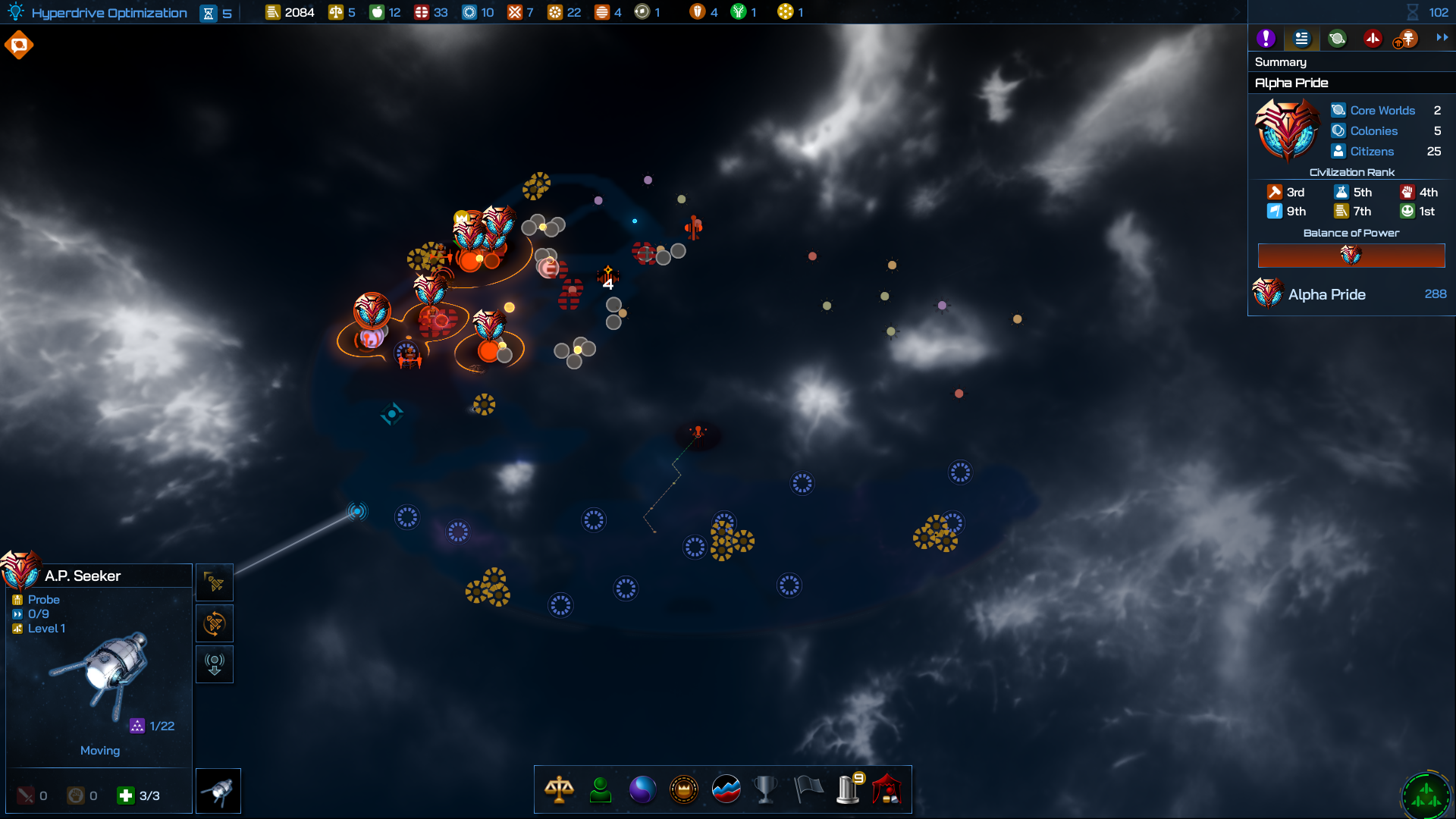The width and height of the screenshot is (1456, 819).
Task: Switch to the red ships tab
Action: pos(1373,39)
